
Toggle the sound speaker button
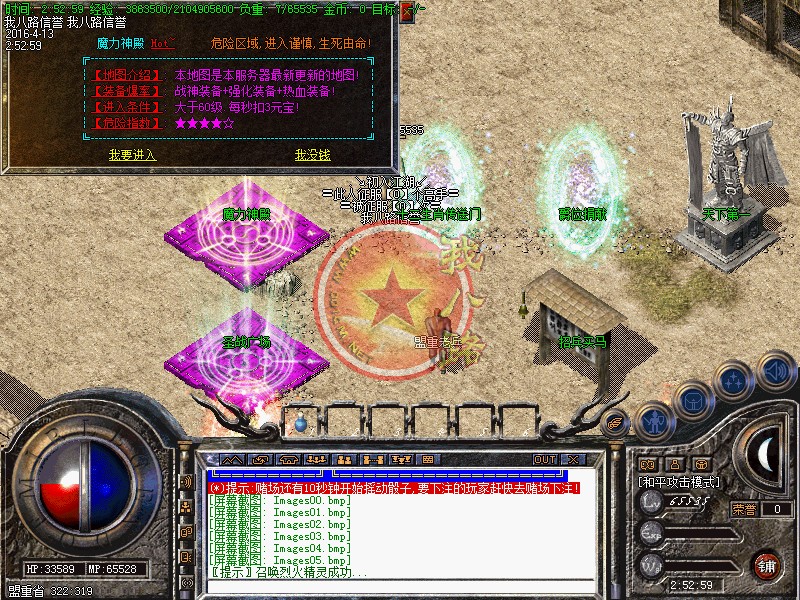(x=775, y=367)
